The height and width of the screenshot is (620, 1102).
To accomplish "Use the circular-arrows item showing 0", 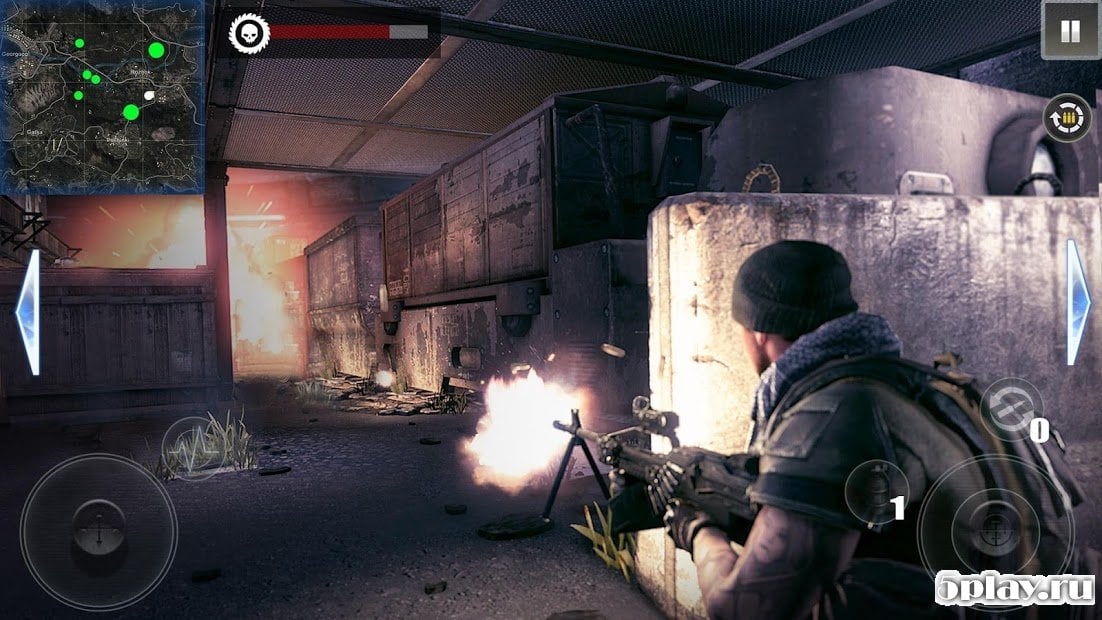I will (1010, 407).
